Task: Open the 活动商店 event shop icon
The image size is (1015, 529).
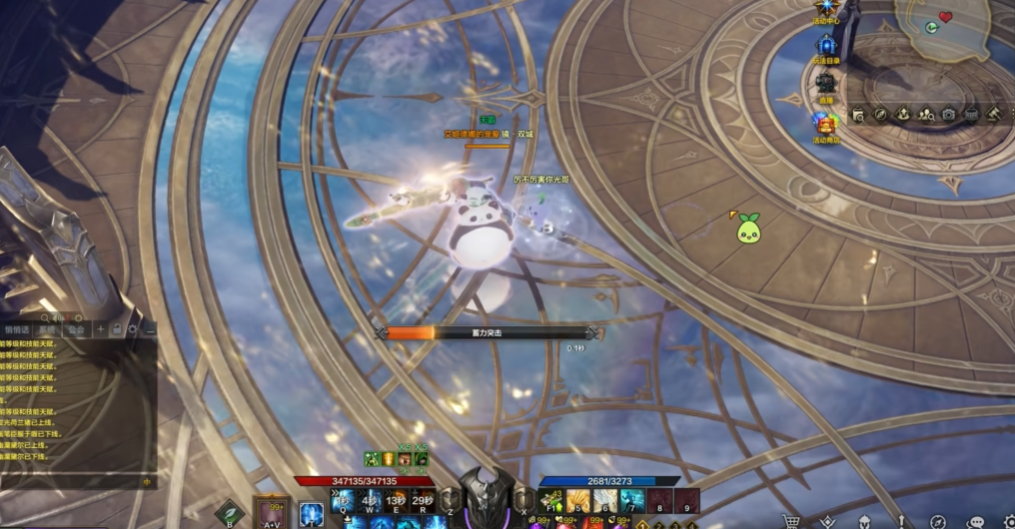Action: point(826,124)
